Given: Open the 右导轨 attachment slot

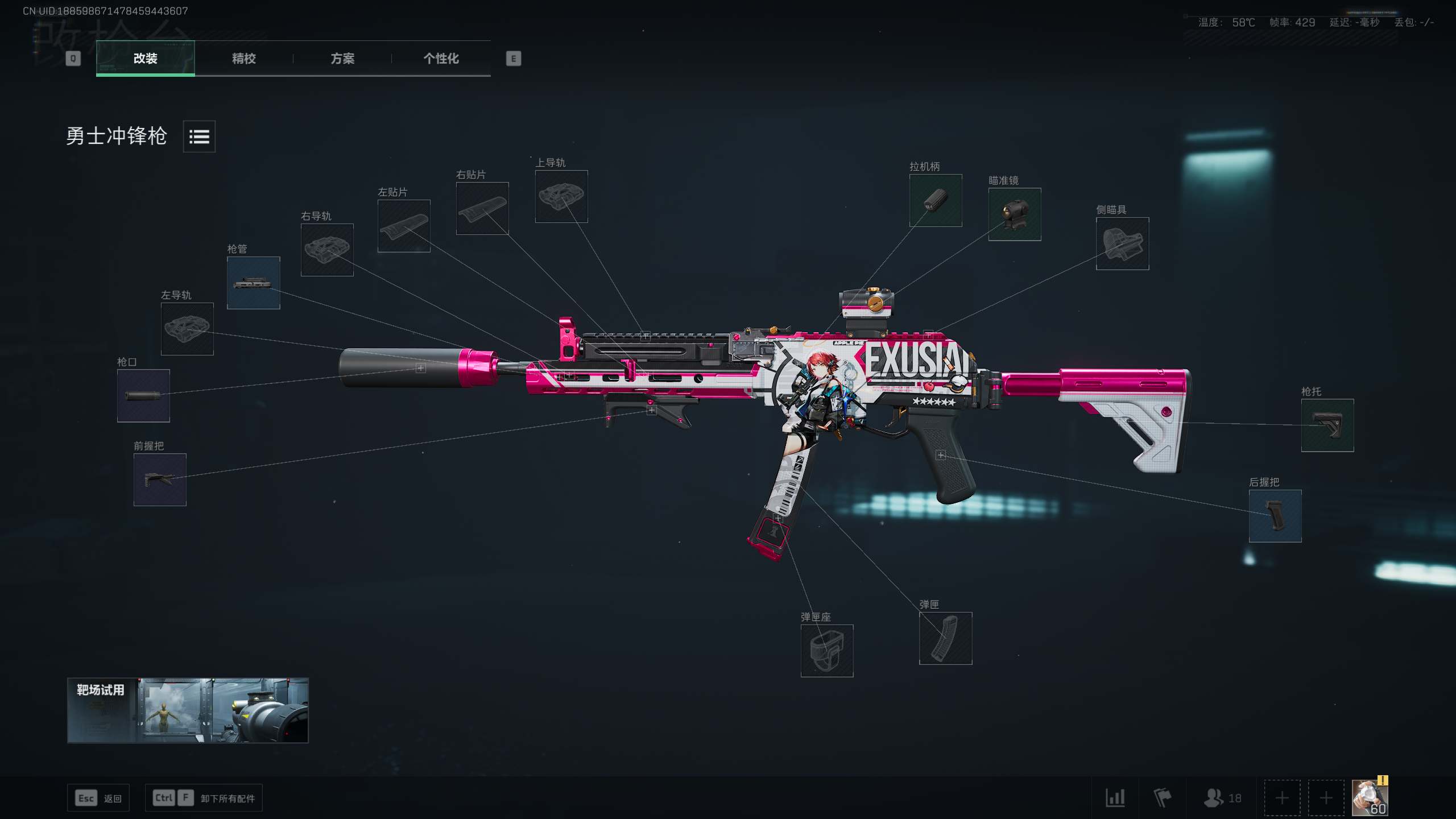Looking at the screenshot, I should coord(327,250).
